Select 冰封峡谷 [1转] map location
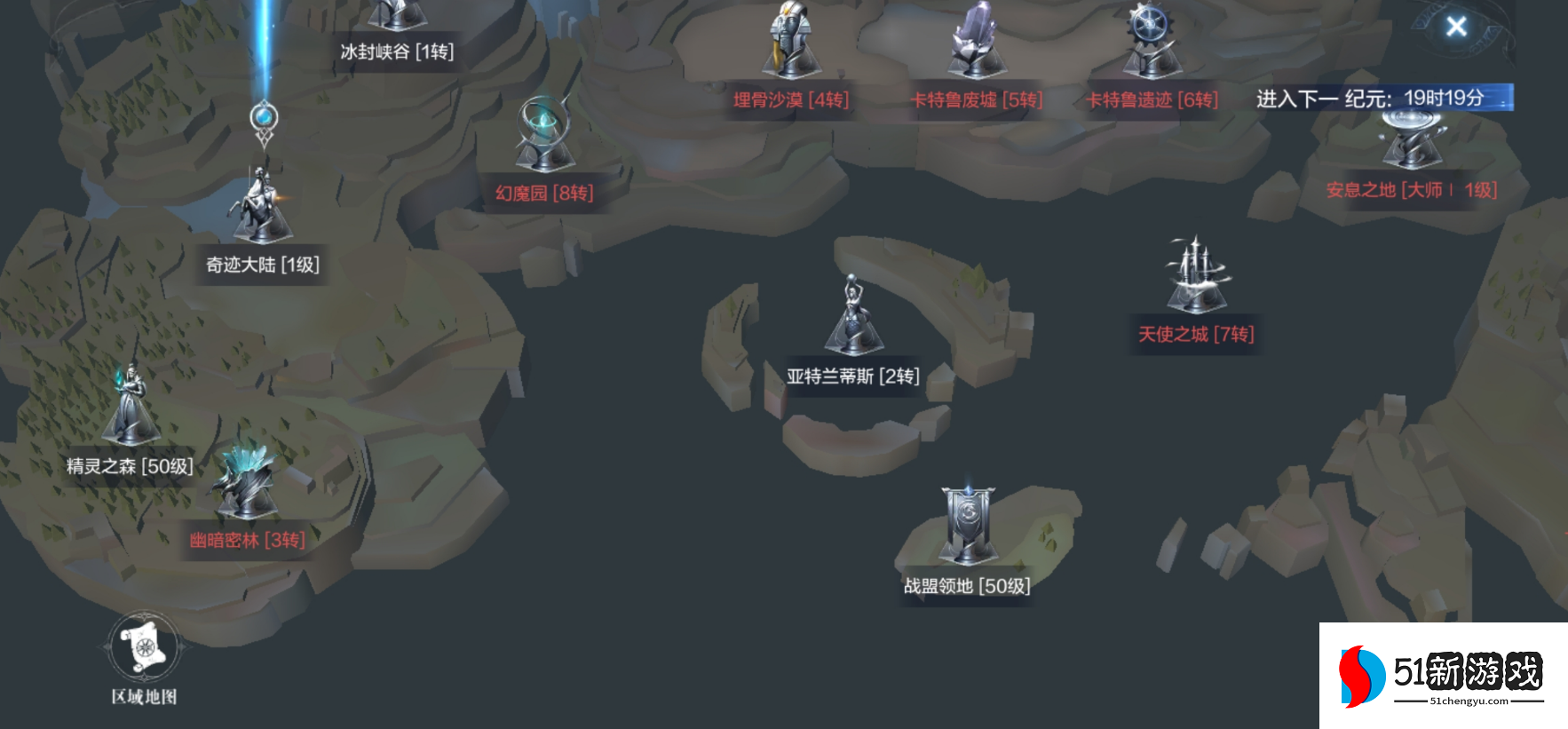This screenshot has width=1568, height=729. pyautogui.click(x=397, y=51)
